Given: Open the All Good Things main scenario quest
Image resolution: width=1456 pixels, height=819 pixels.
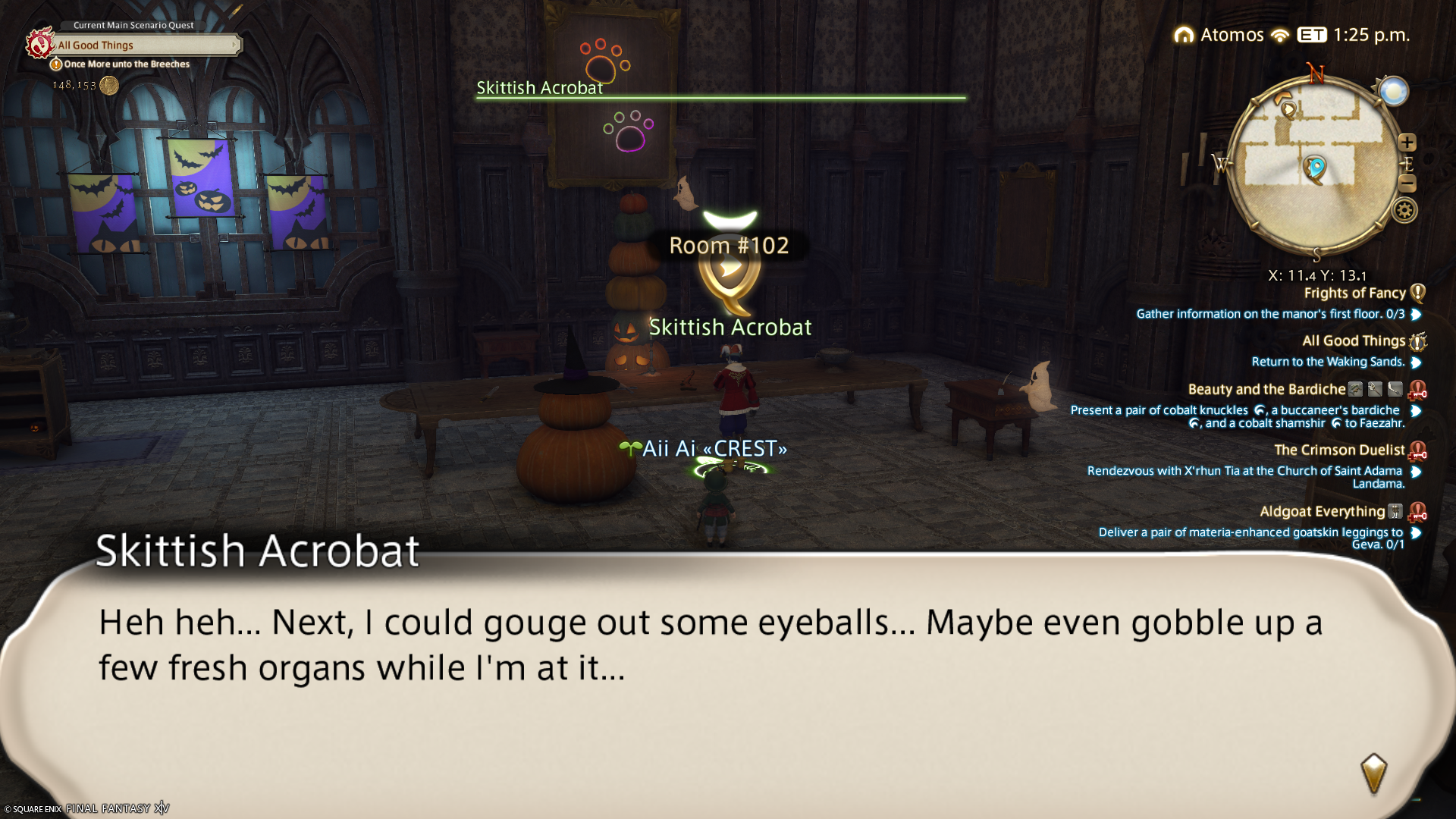Looking at the screenshot, I should [x=144, y=45].
